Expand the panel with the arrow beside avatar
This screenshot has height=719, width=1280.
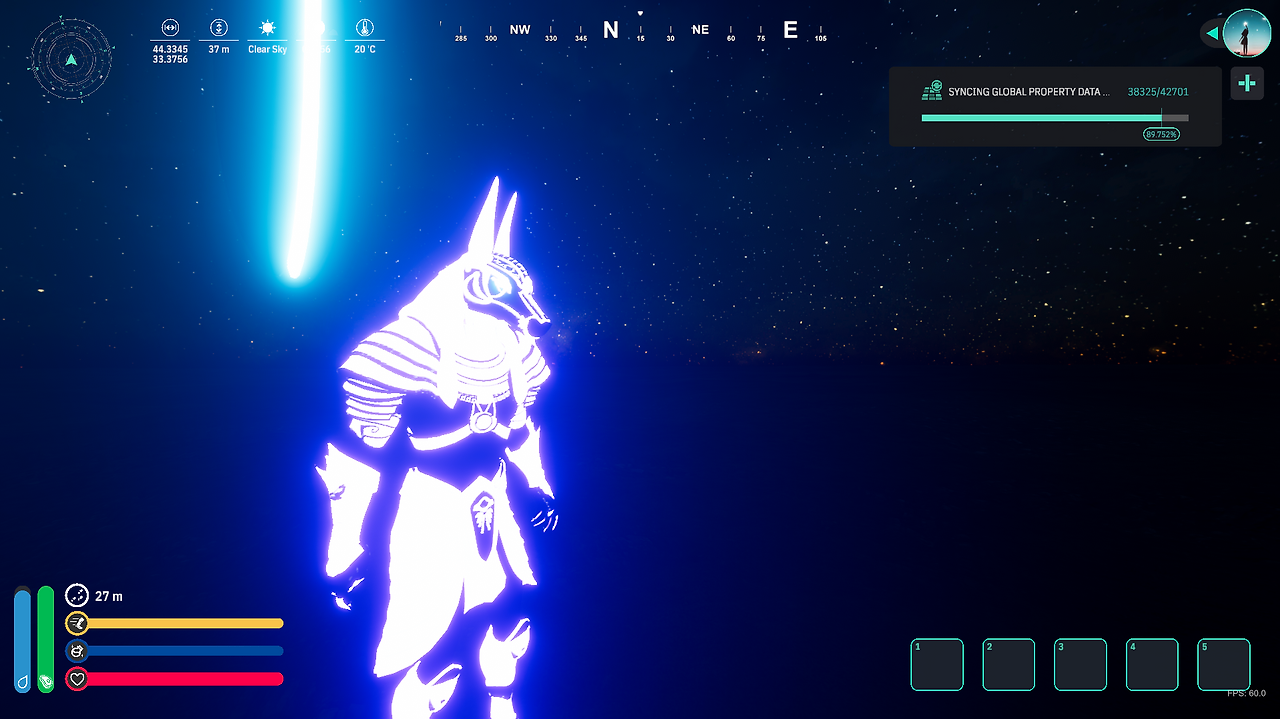pos(1212,34)
